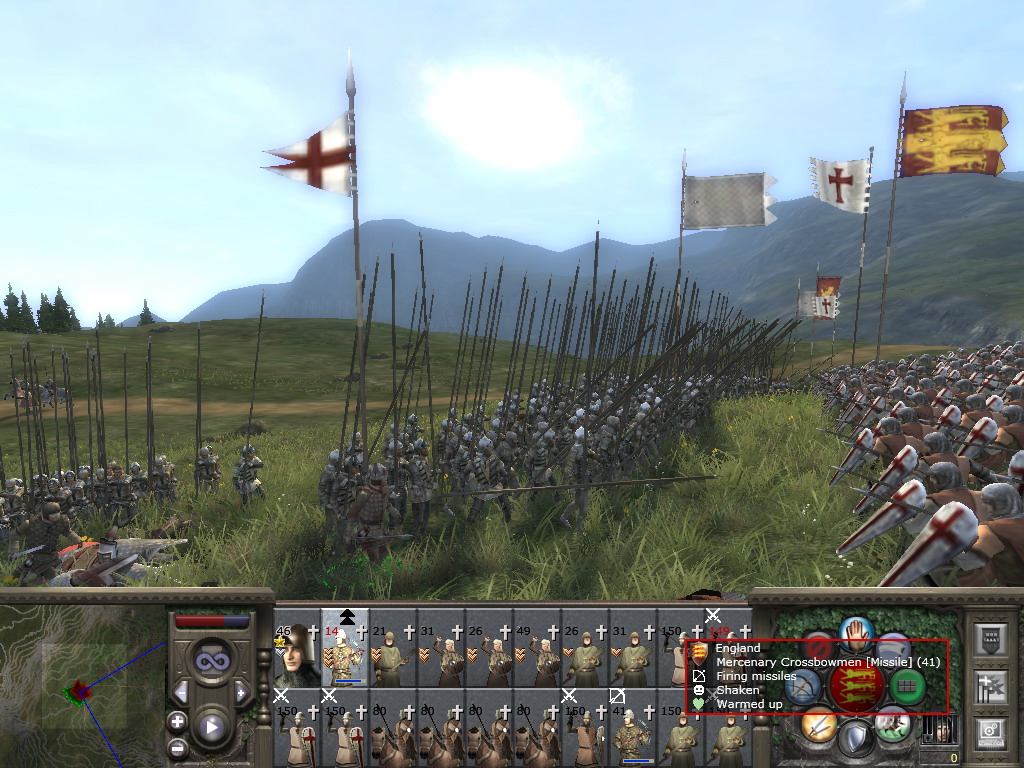
Task: Click the battlefield minimap
Action: pos(80,688)
